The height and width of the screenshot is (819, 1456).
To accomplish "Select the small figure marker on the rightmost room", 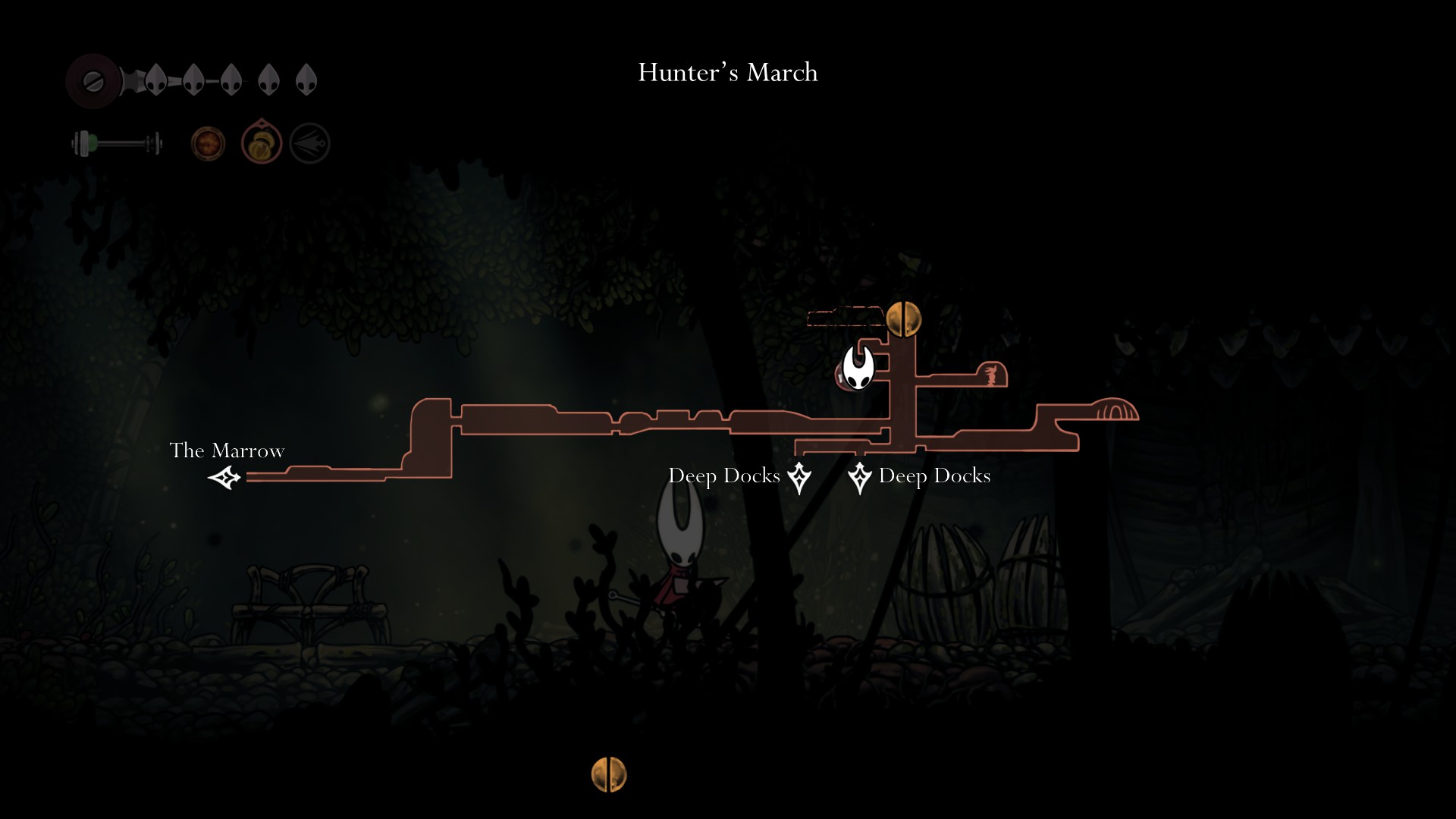I will [x=991, y=375].
